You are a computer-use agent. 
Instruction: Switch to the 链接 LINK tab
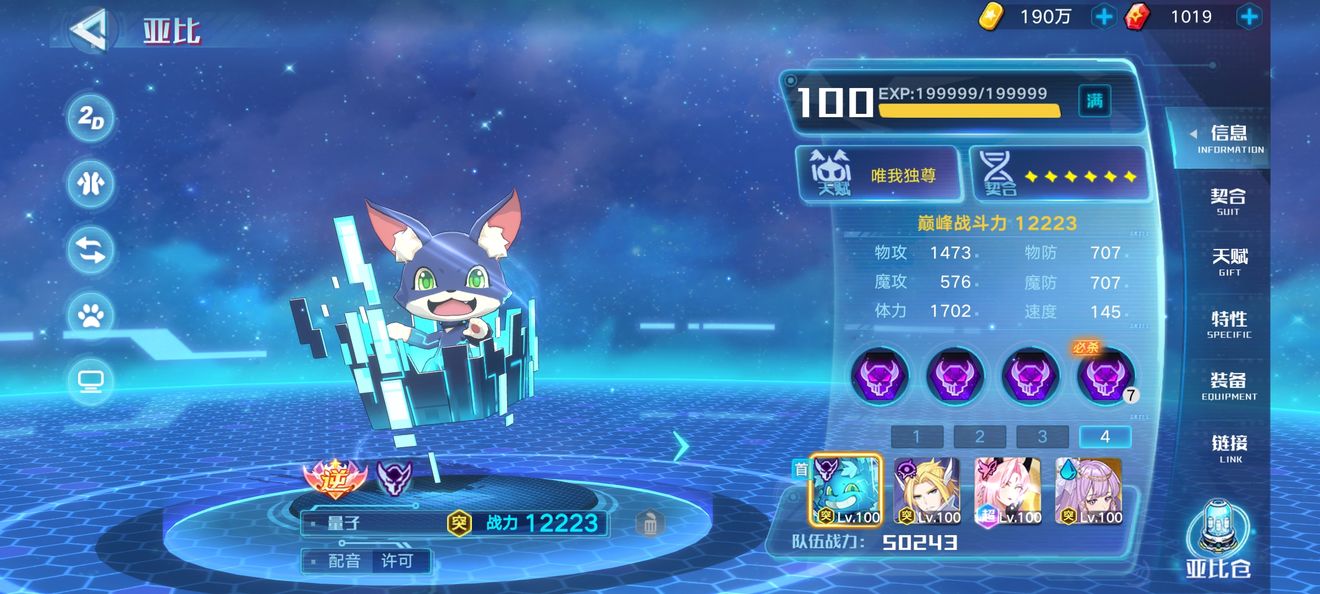click(1228, 448)
